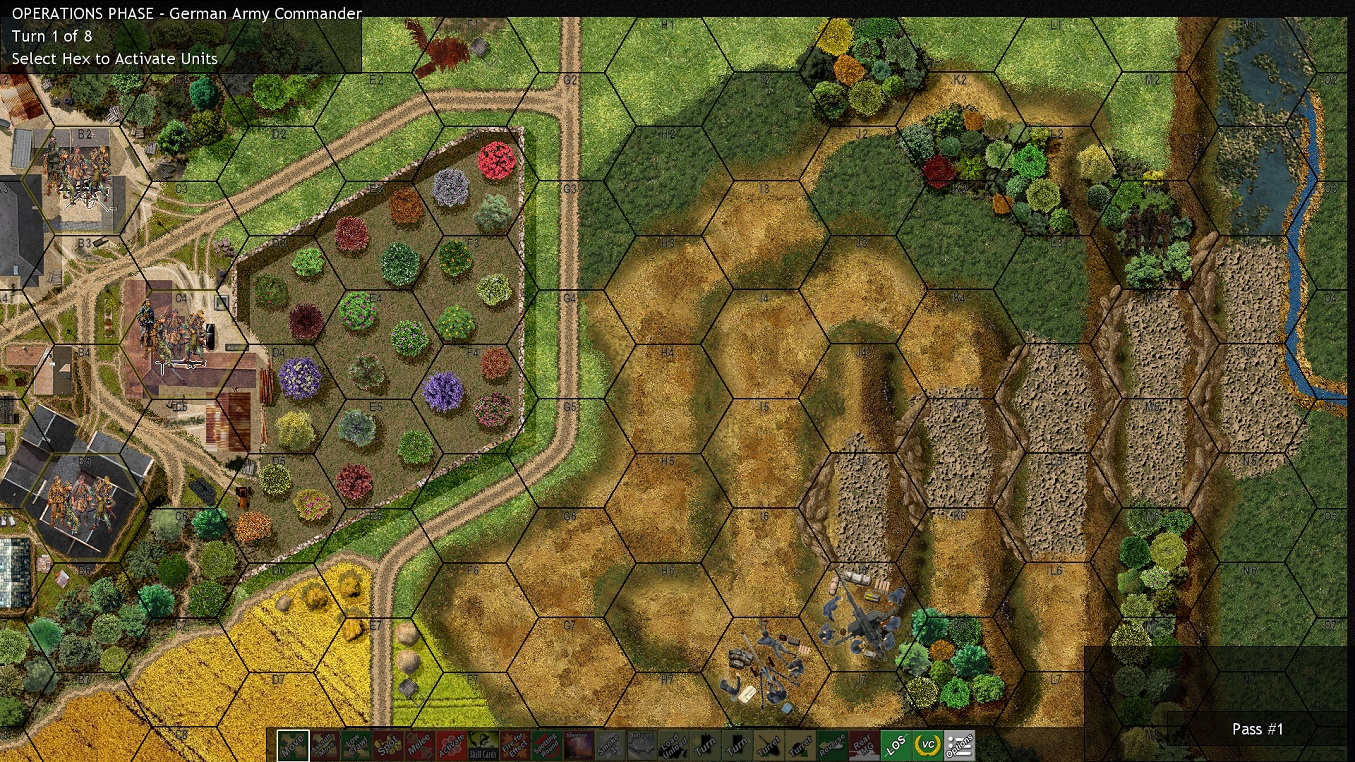This screenshot has height=762, width=1355.
Task: Click the Load Unload transport icon
Action: [x=672, y=745]
